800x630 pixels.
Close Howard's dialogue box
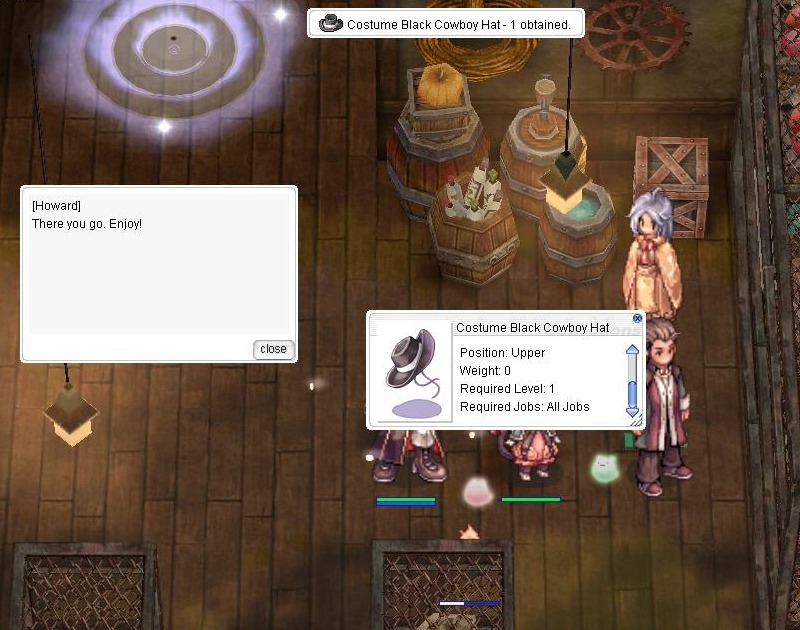click(273, 349)
